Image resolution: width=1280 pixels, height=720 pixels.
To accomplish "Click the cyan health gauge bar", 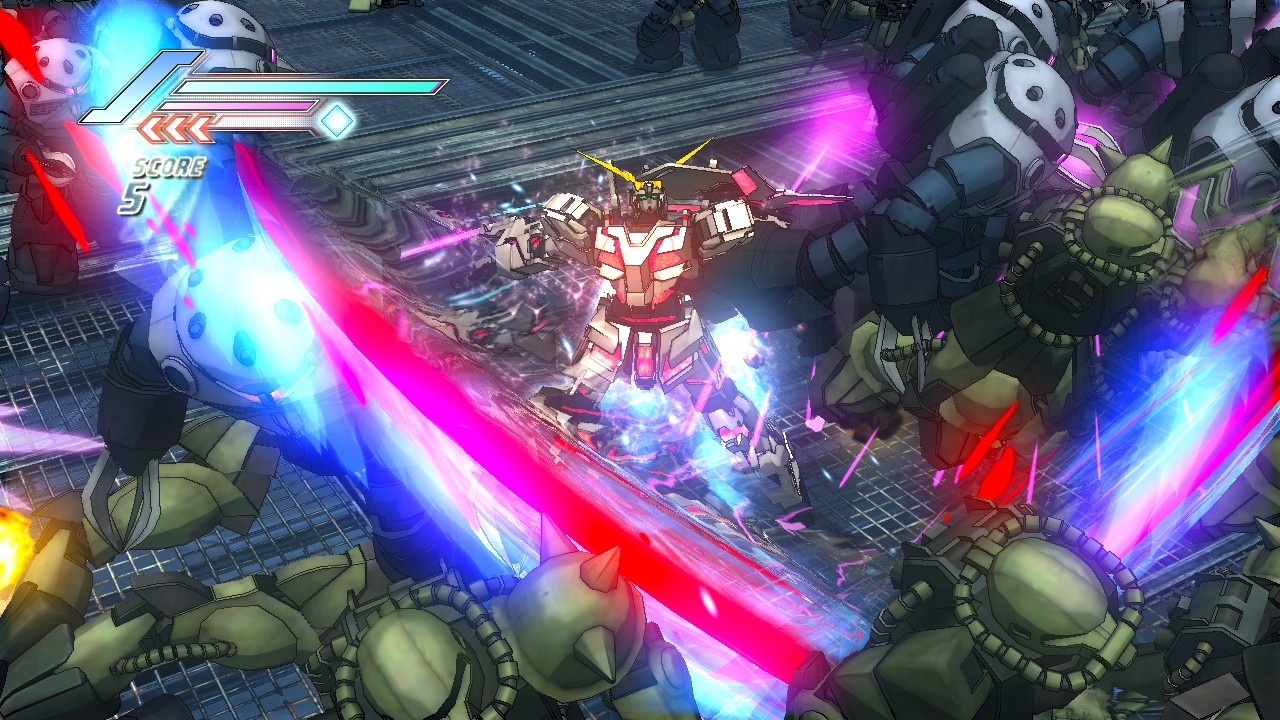I will click(x=310, y=84).
